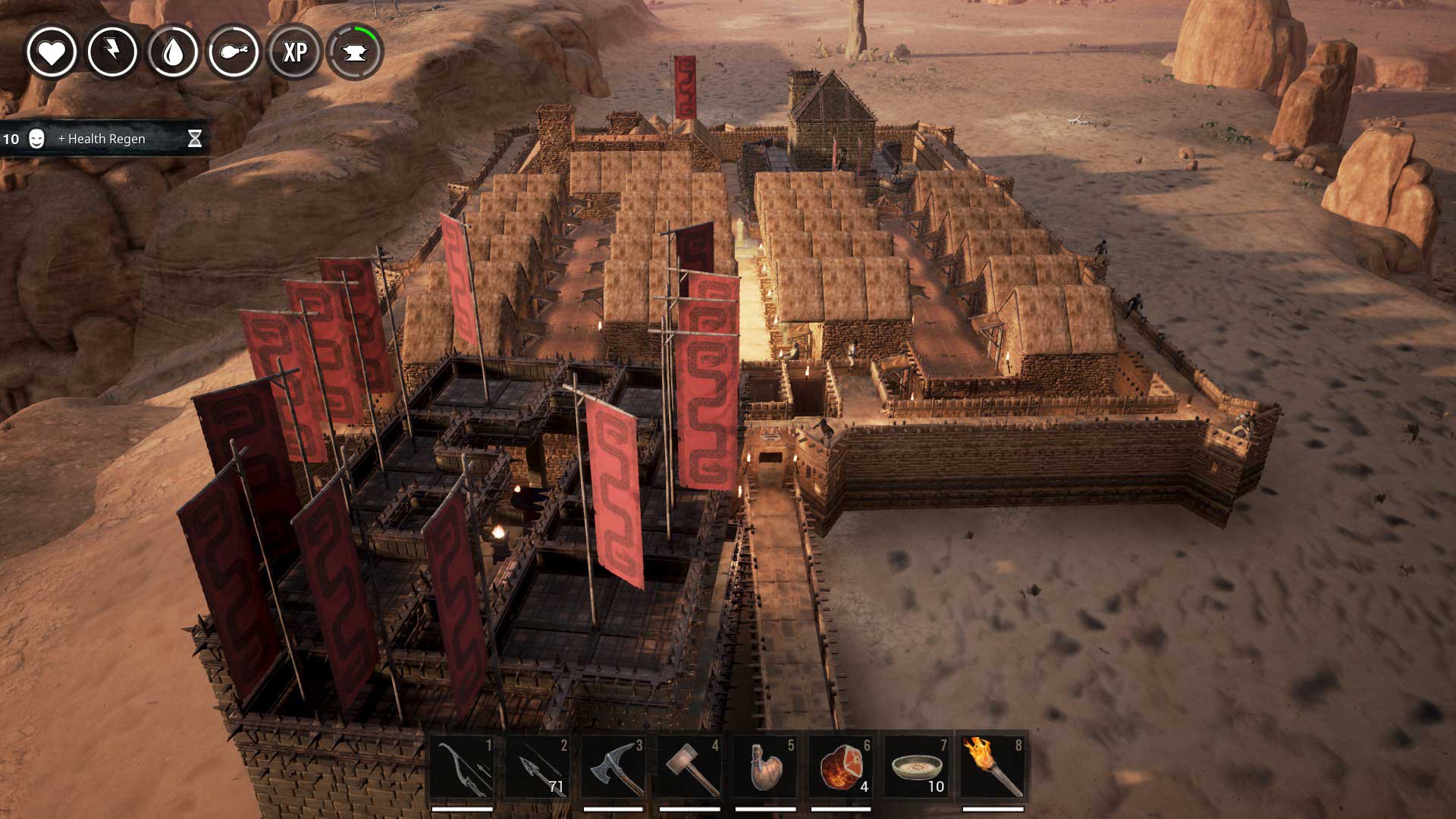This screenshot has width=1456, height=819.
Task: Click the lightning bolt stamina icon
Action: pyautogui.click(x=112, y=52)
